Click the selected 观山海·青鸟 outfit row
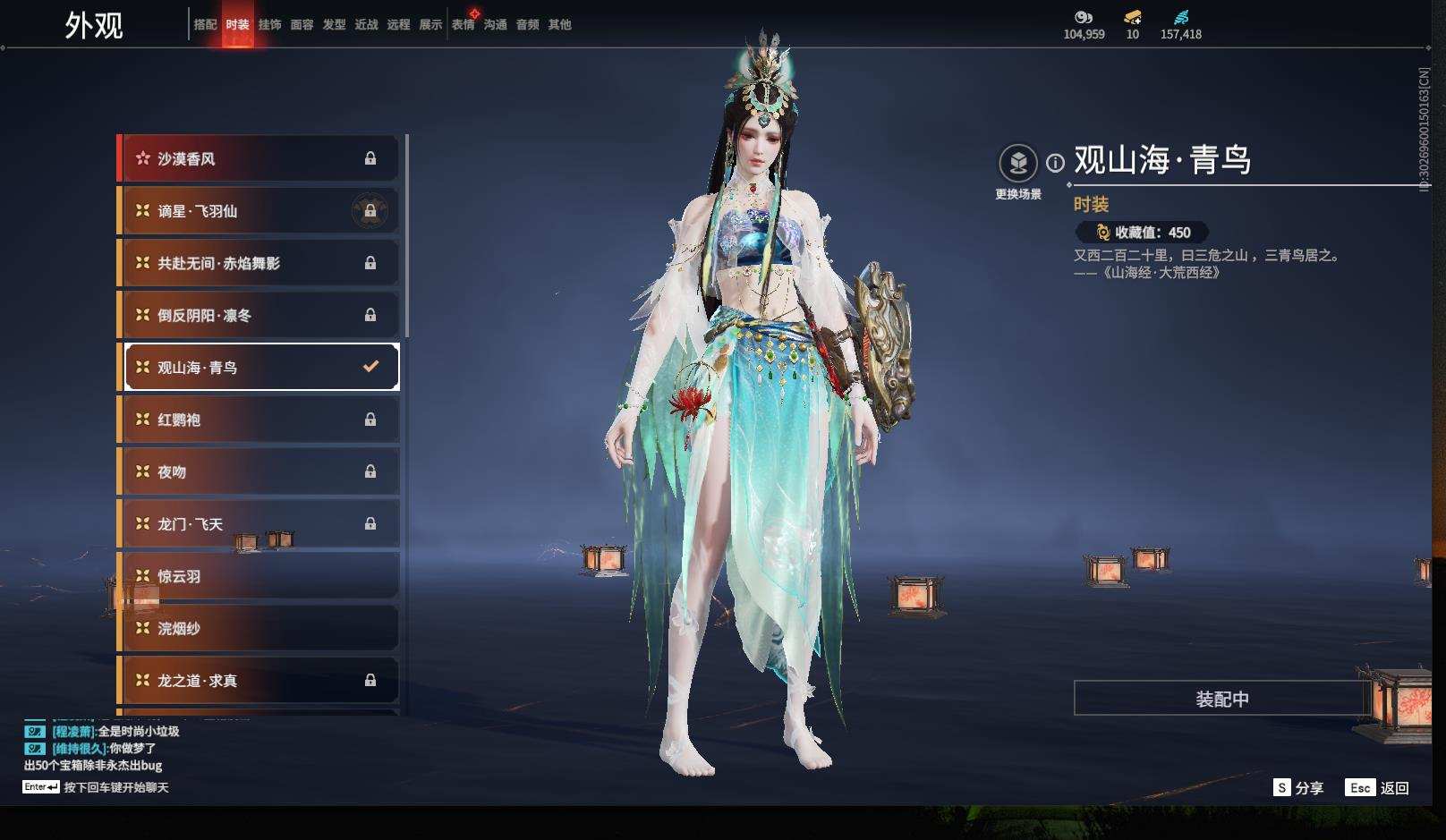 point(259,367)
